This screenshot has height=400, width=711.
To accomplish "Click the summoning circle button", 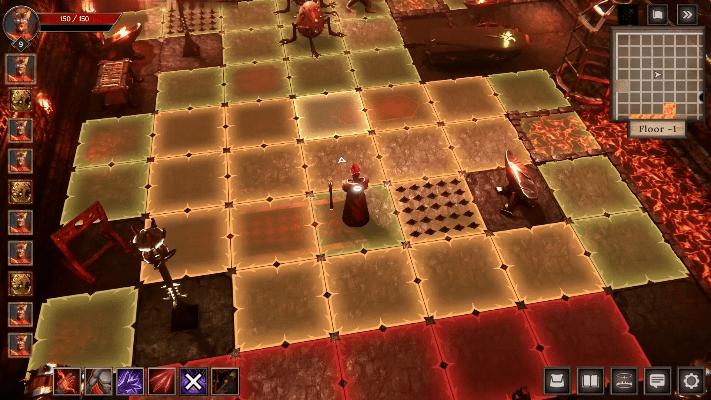I will [624, 380].
